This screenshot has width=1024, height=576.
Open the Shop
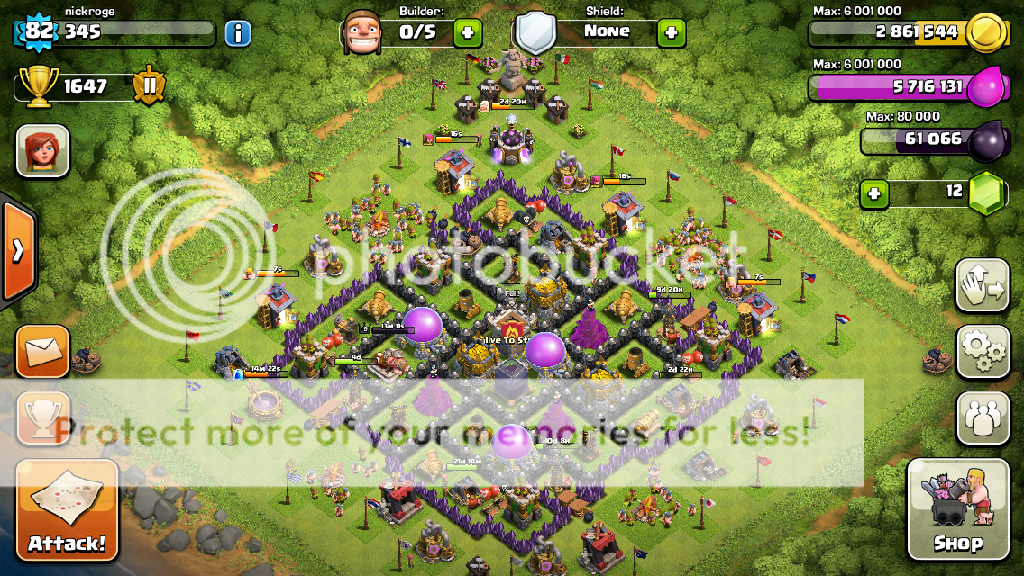(x=957, y=510)
